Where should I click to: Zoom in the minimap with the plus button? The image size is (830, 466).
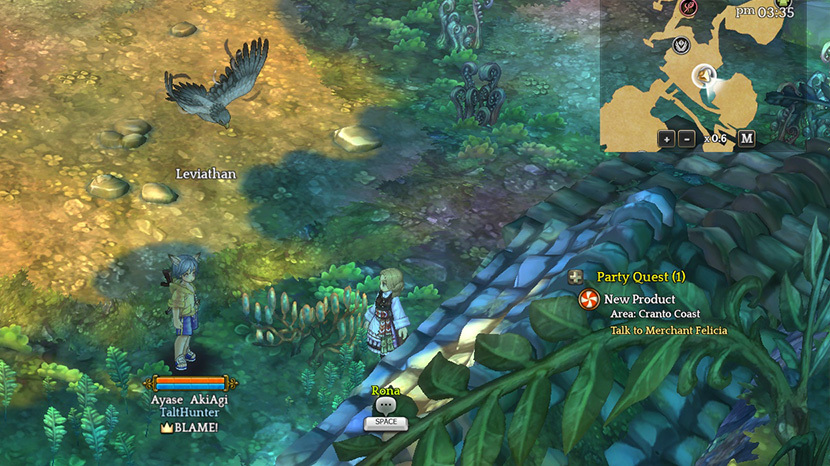pos(667,139)
